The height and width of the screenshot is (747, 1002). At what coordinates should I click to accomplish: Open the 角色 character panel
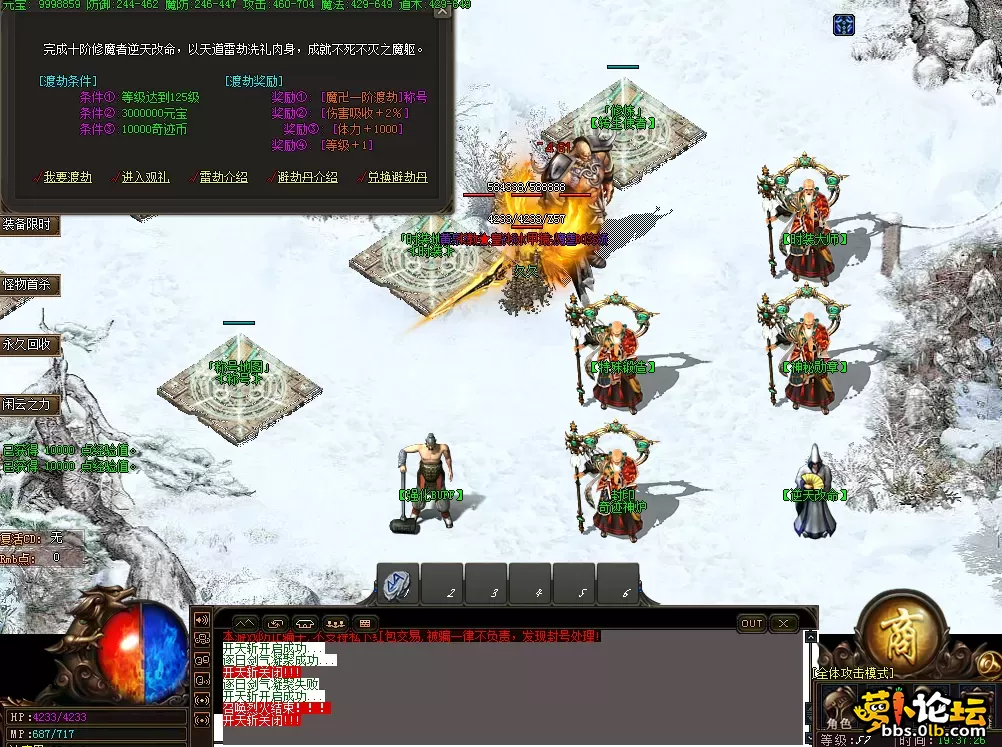point(839,722)
